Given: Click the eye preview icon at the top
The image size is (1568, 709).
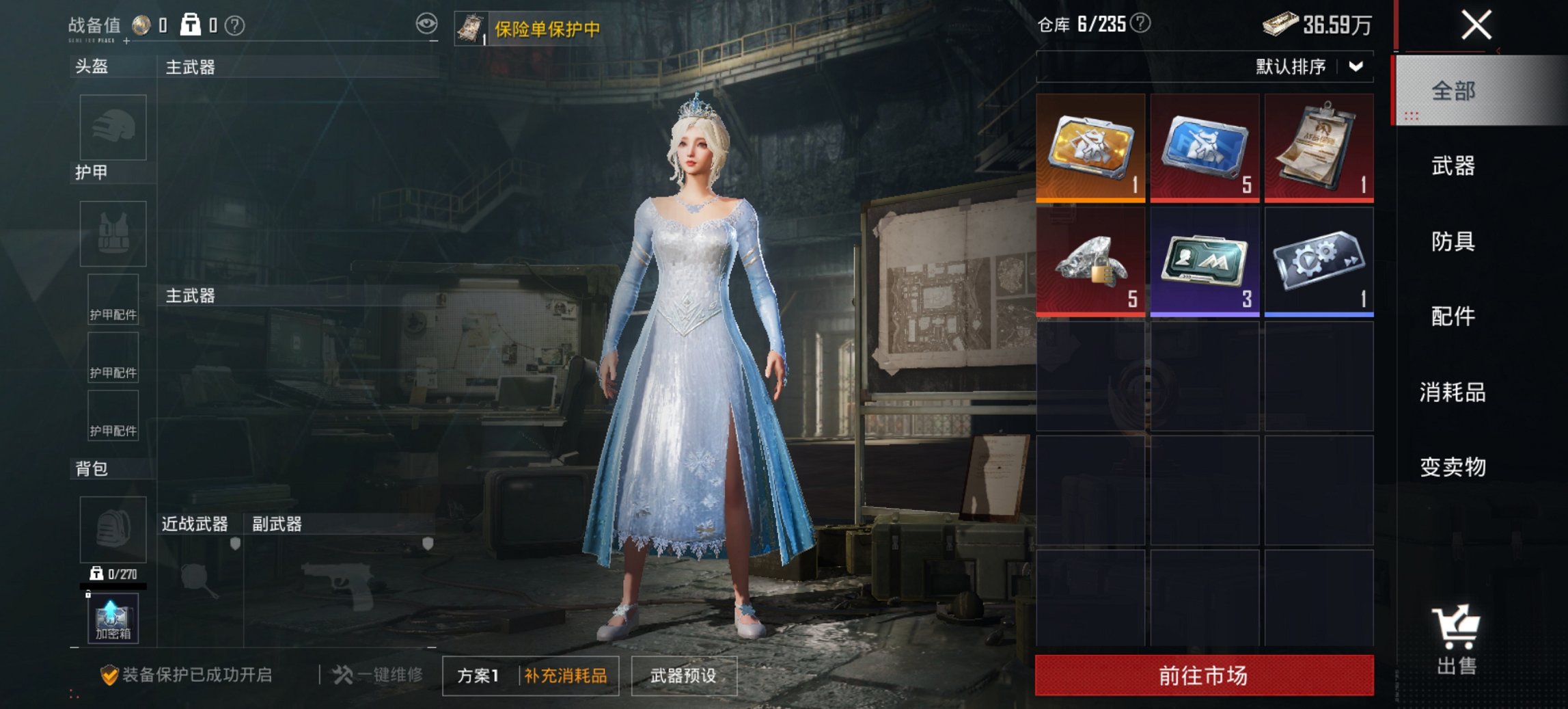Looking at the screenshot, I should (x=427, y=23).
